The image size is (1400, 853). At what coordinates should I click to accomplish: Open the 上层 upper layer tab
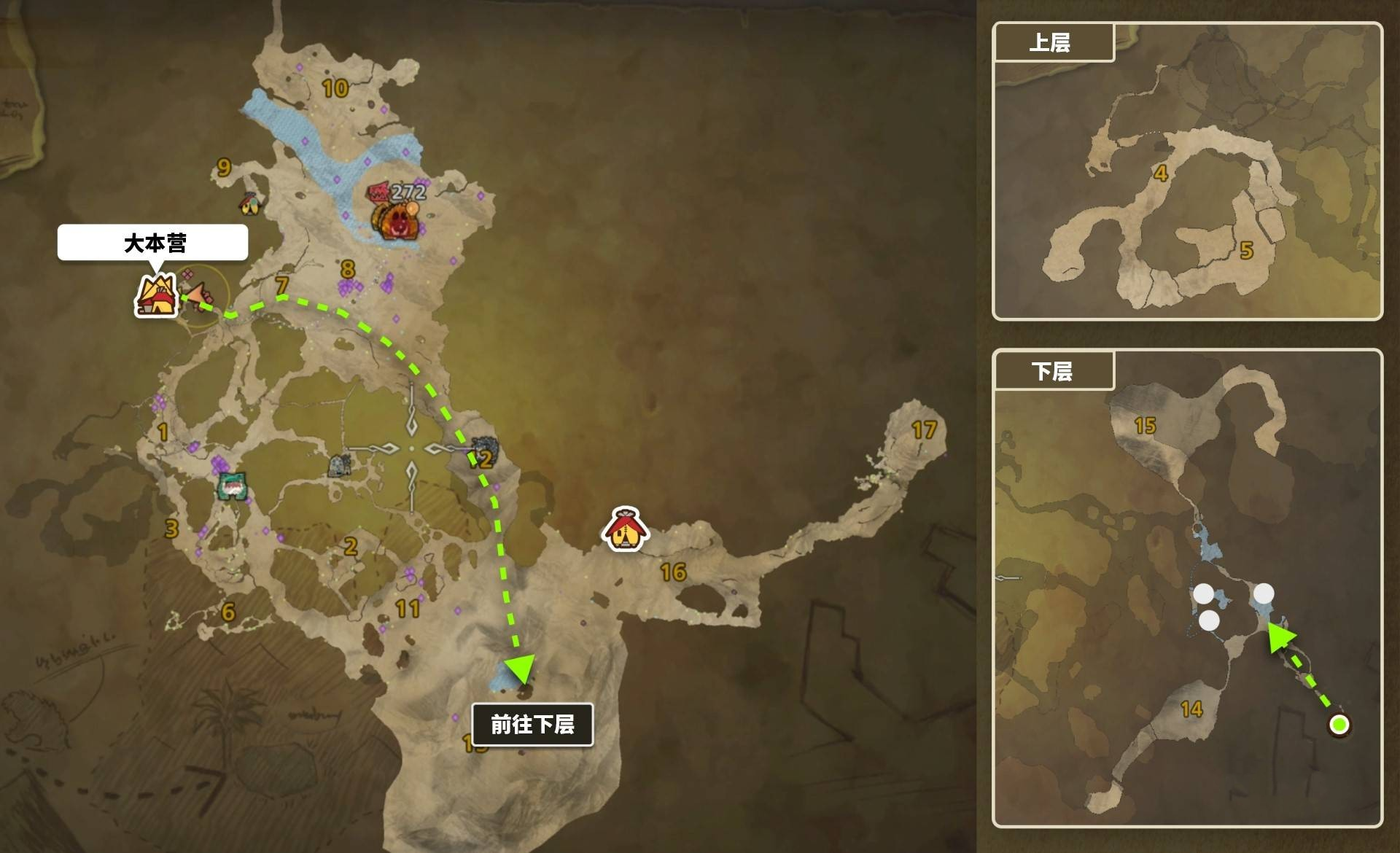point(1053,43)
